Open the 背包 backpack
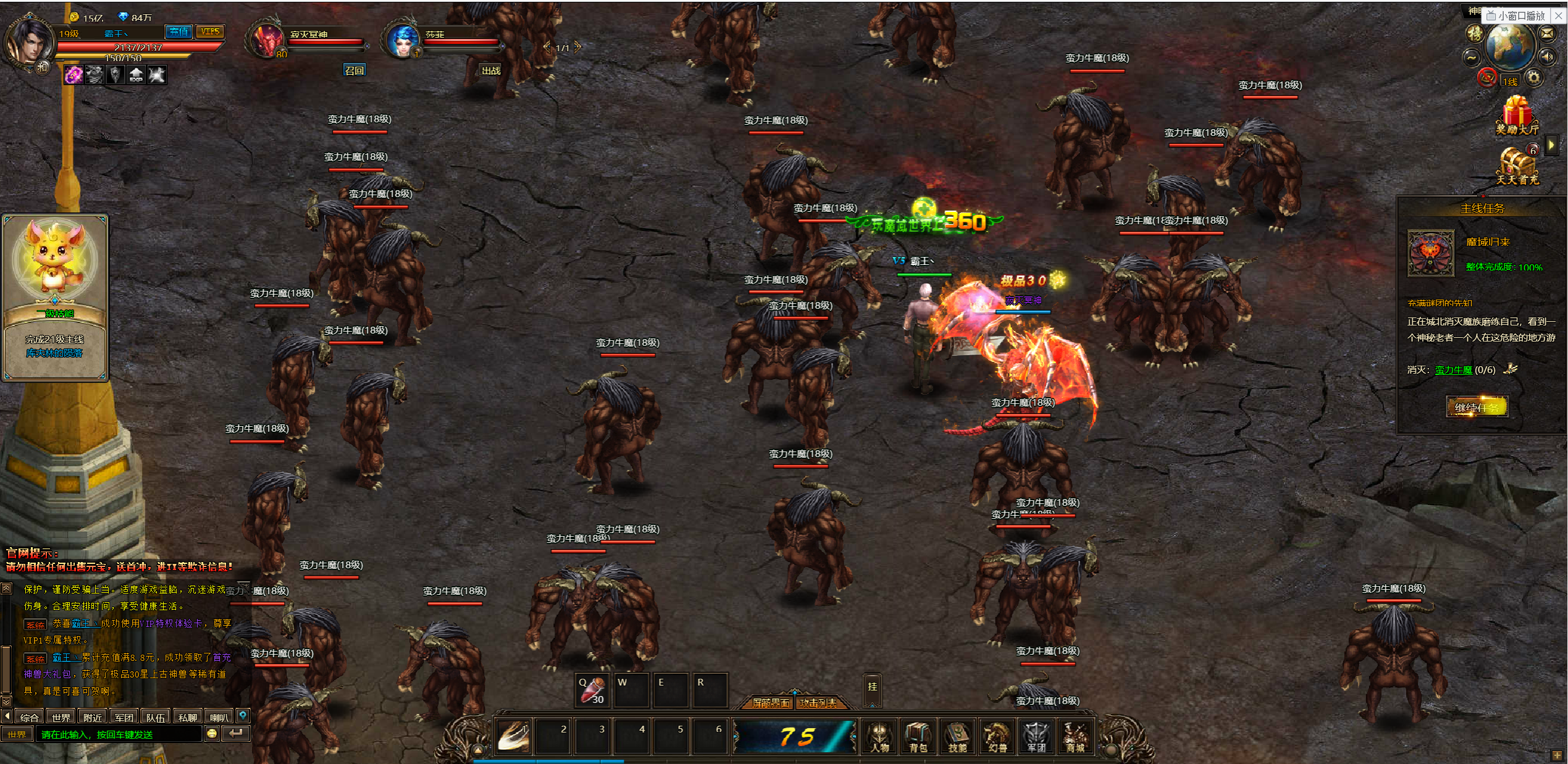The image size is (1568, 764). (918, 737)
